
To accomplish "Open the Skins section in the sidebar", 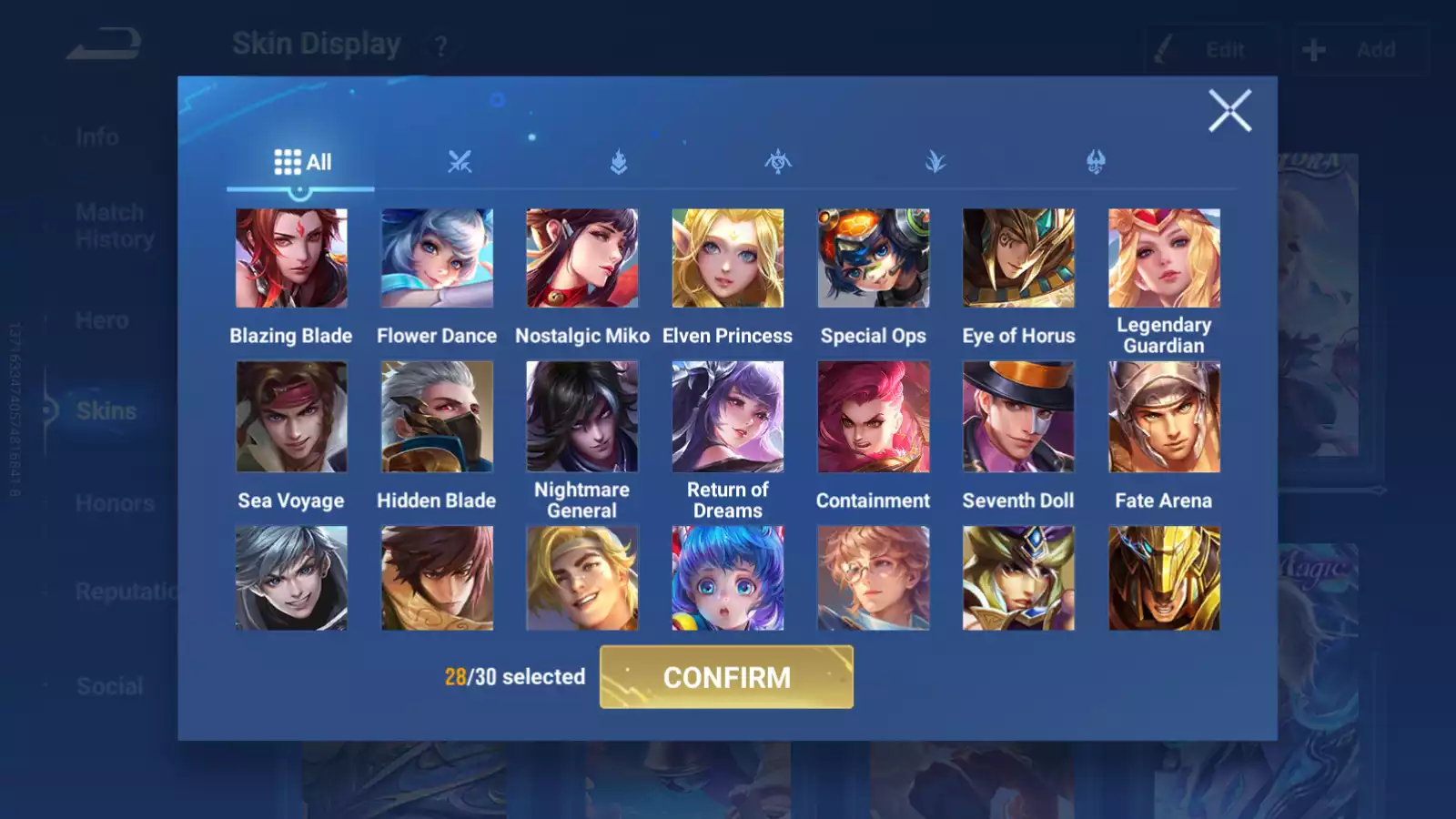I will [107, 410].
